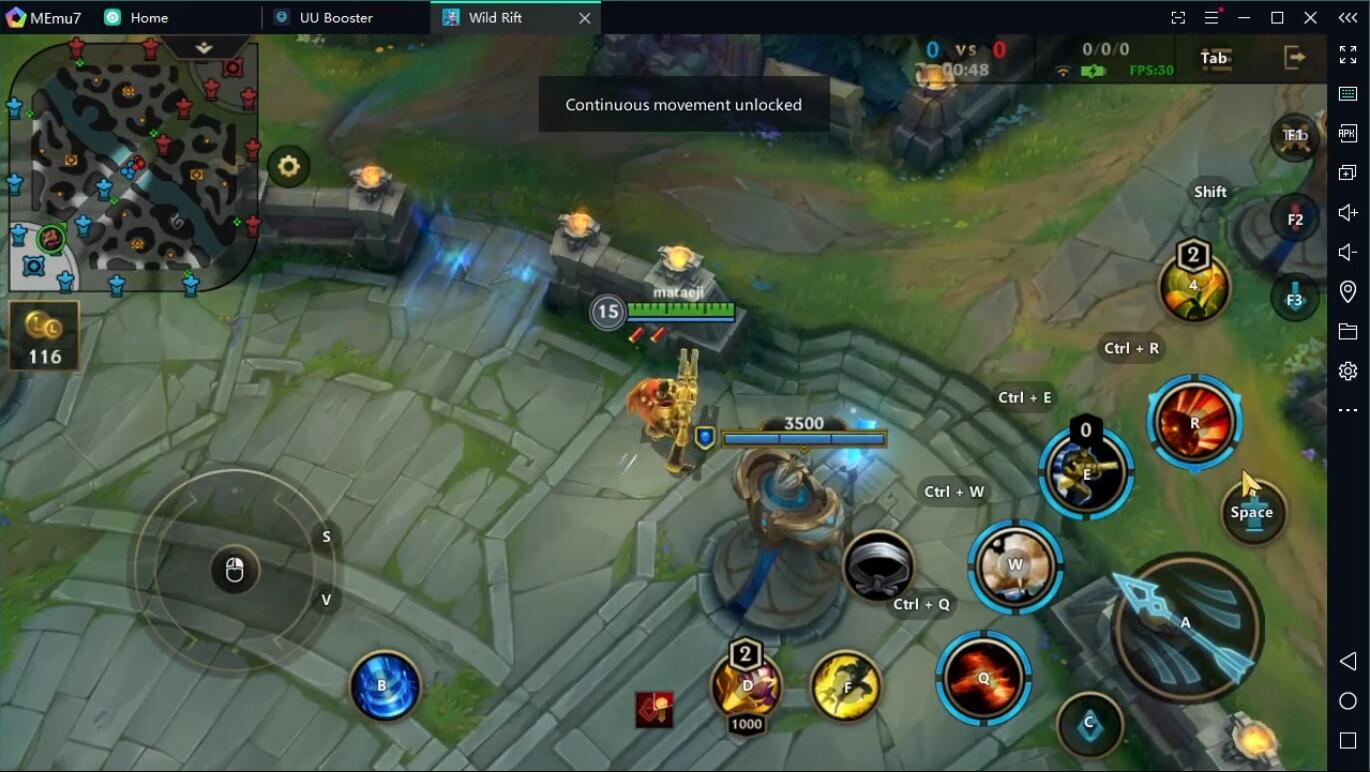Send the crossed swords ping
The height and width of the screenshot is (772, 1370).
(1295, 136)
